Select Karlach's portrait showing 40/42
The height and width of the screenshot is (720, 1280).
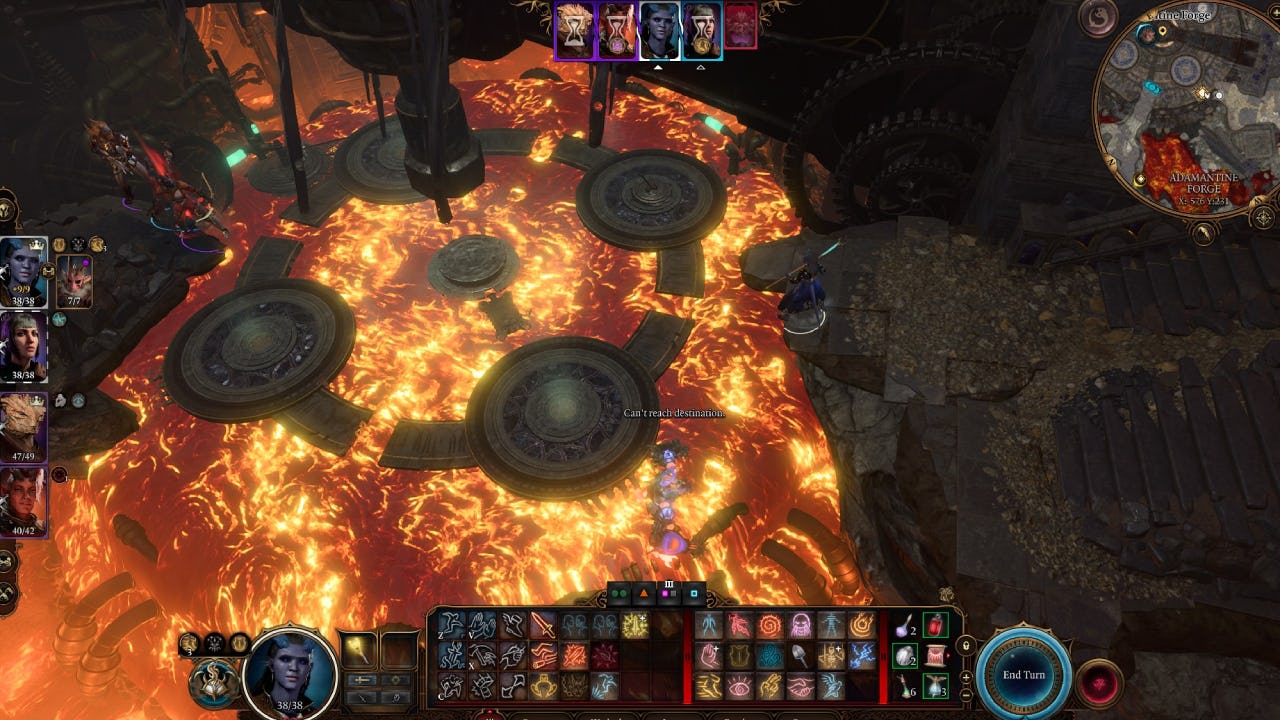point(23,502)
